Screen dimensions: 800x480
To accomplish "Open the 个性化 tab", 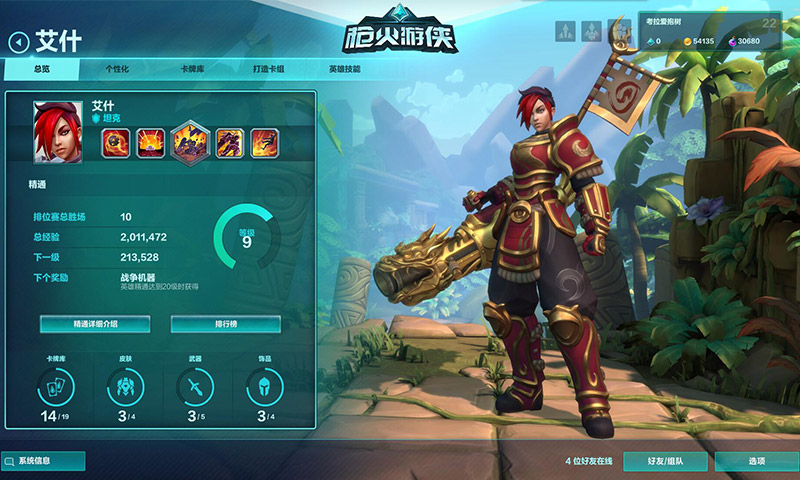I will 117,69.
